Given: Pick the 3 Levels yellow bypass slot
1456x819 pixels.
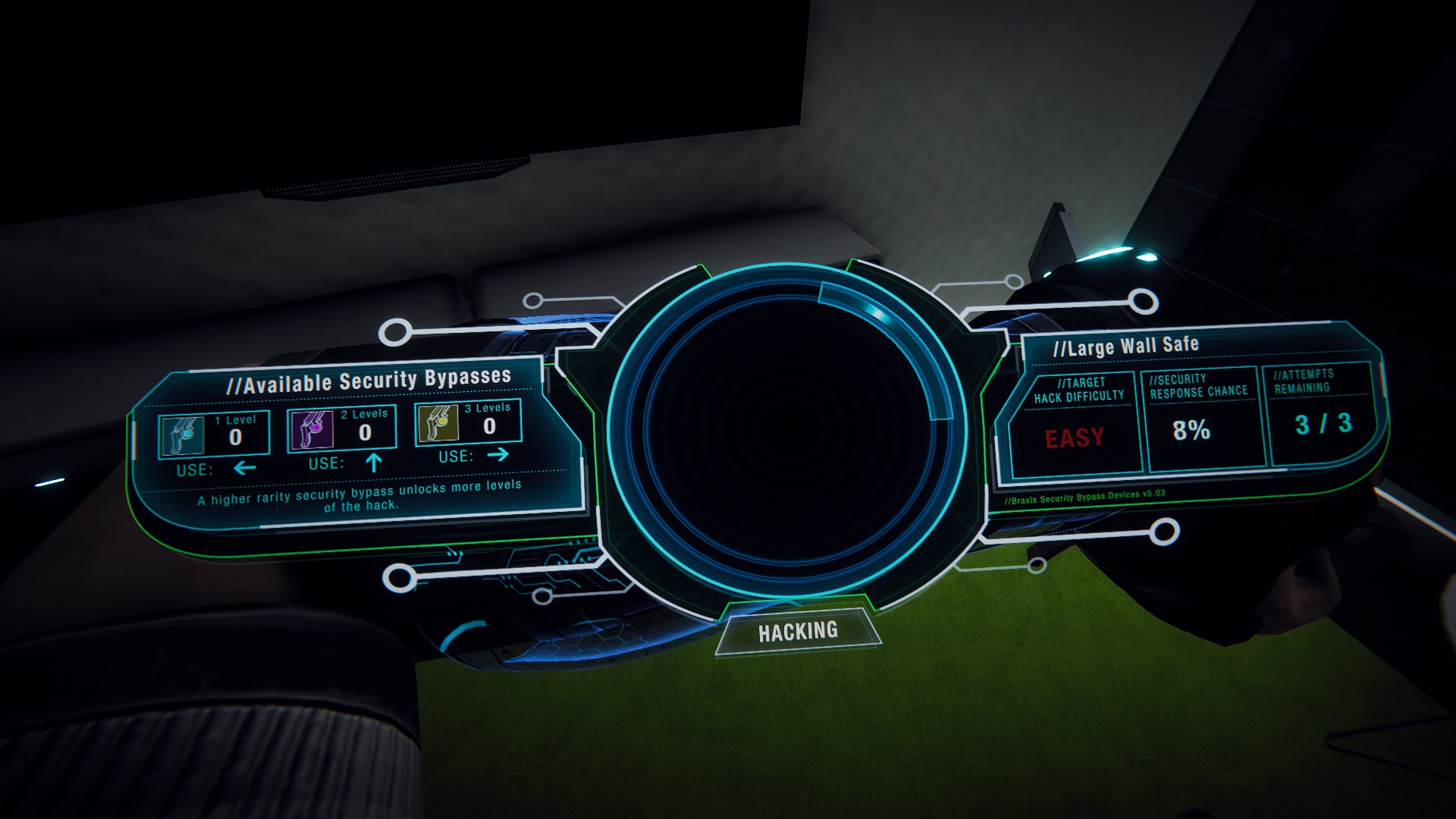Looking at the screenshot, I should click(x=468, y=424).
